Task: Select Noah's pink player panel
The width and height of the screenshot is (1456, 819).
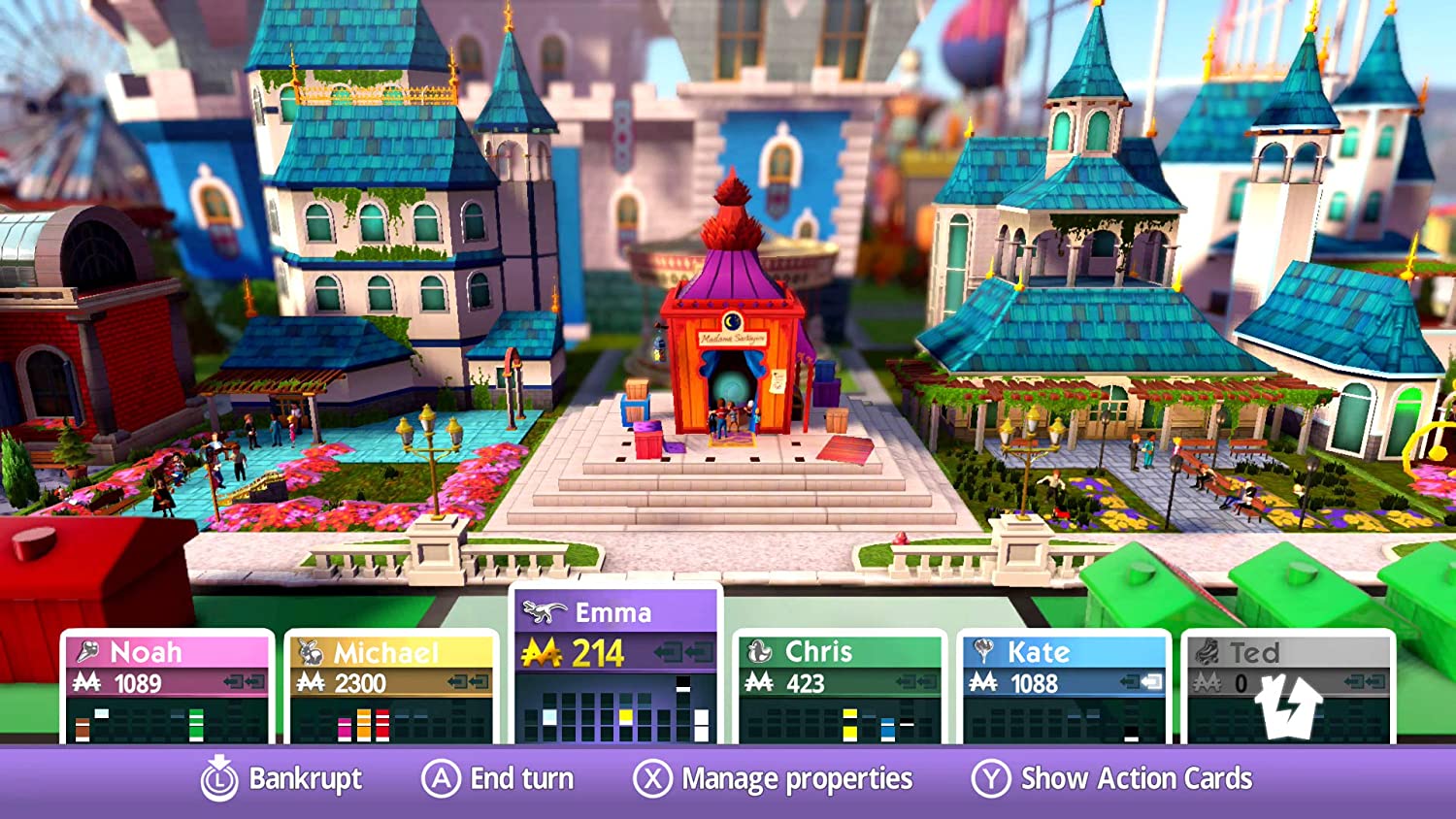Action: coord(168,685)
